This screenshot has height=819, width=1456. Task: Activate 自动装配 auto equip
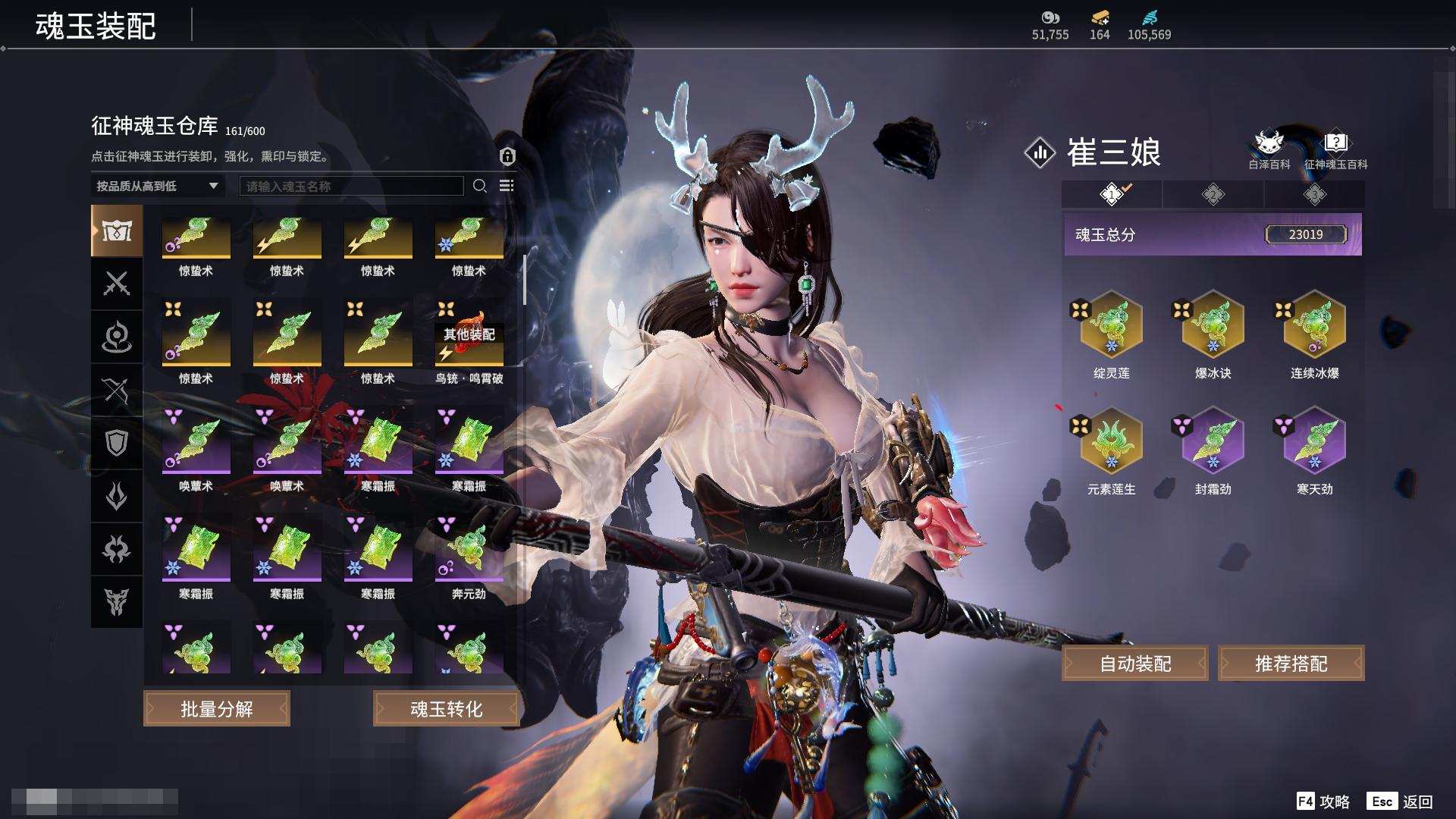(1135, 664)
